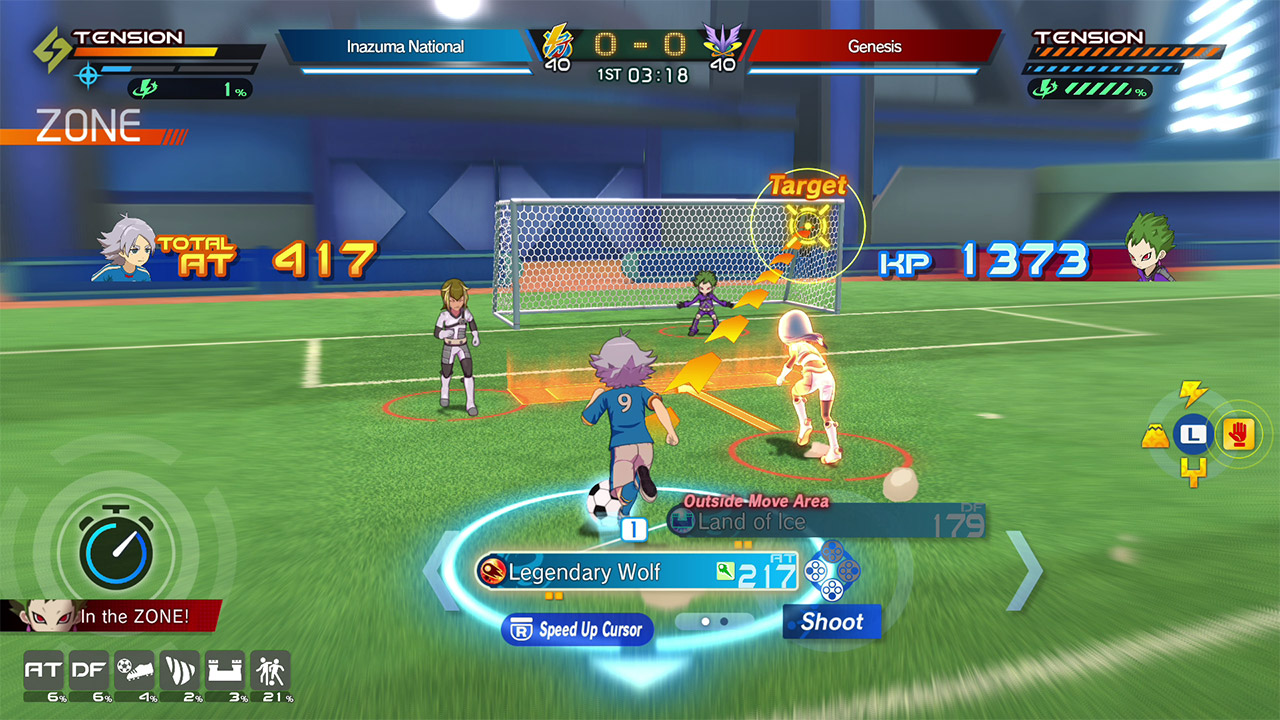Click the Shoot command label
This screenshot has width=1280, height=720.
831,622
